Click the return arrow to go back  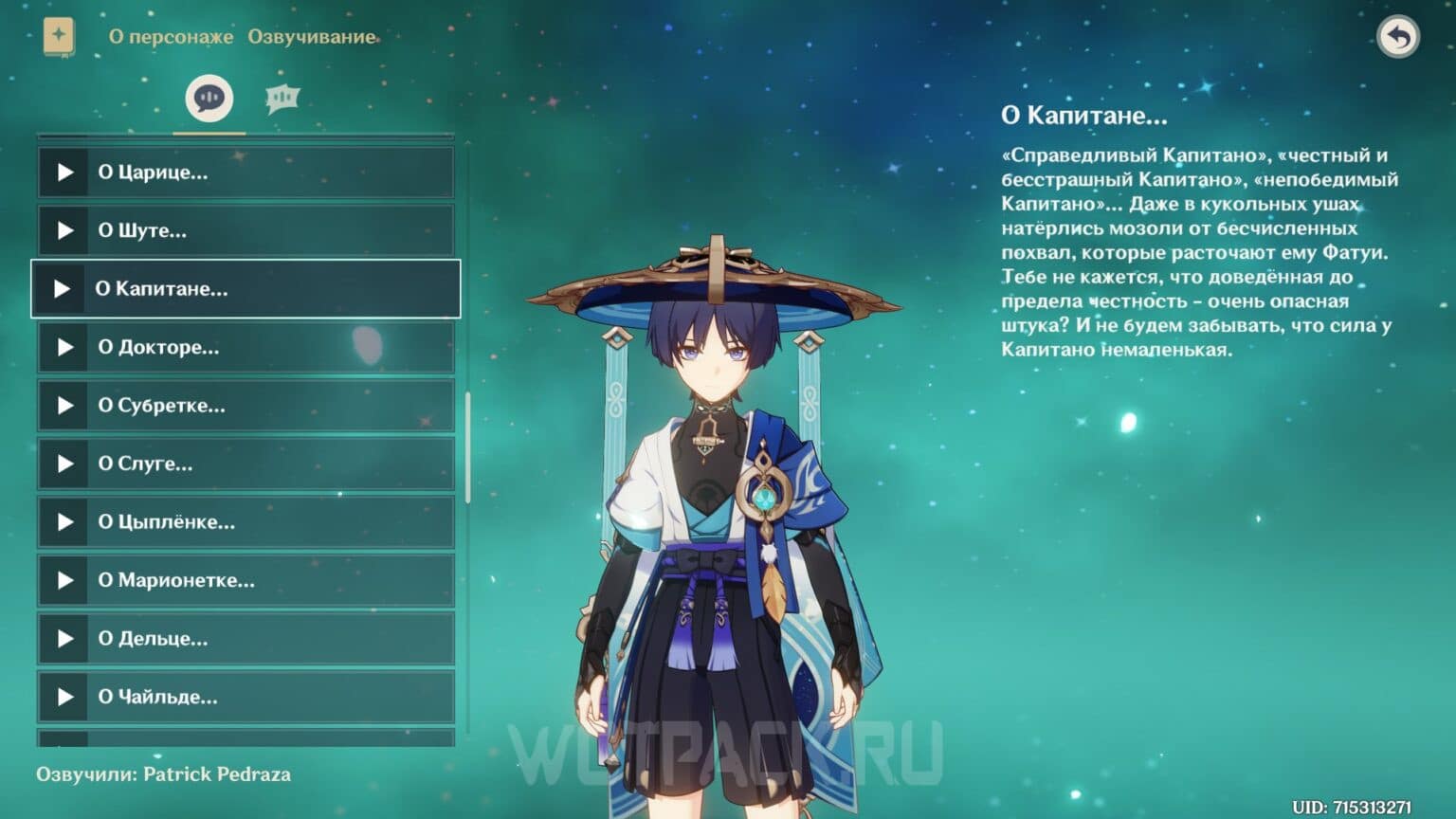[x=1399, y=36]
